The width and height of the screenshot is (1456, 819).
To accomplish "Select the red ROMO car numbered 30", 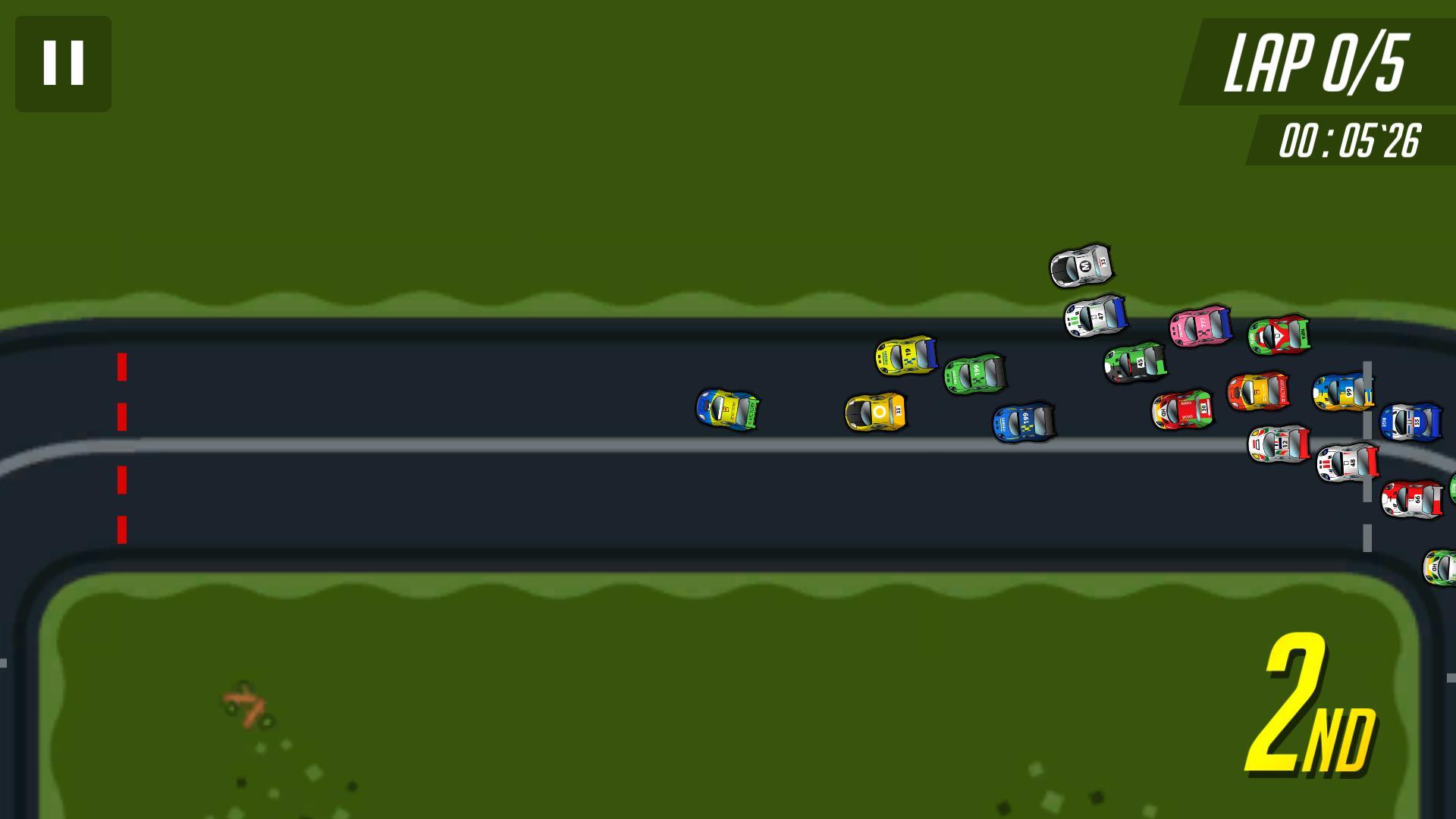I will pos(1183,409).
